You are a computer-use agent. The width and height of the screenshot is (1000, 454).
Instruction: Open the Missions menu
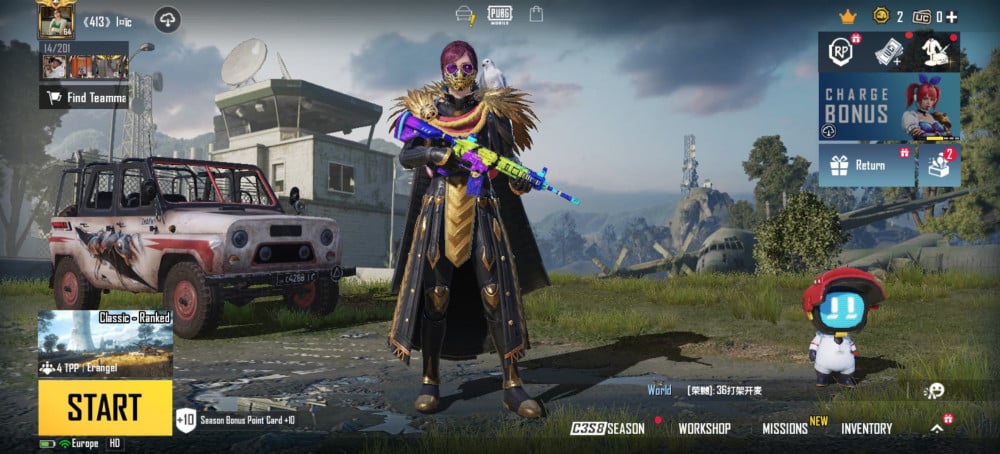(785, 428)
